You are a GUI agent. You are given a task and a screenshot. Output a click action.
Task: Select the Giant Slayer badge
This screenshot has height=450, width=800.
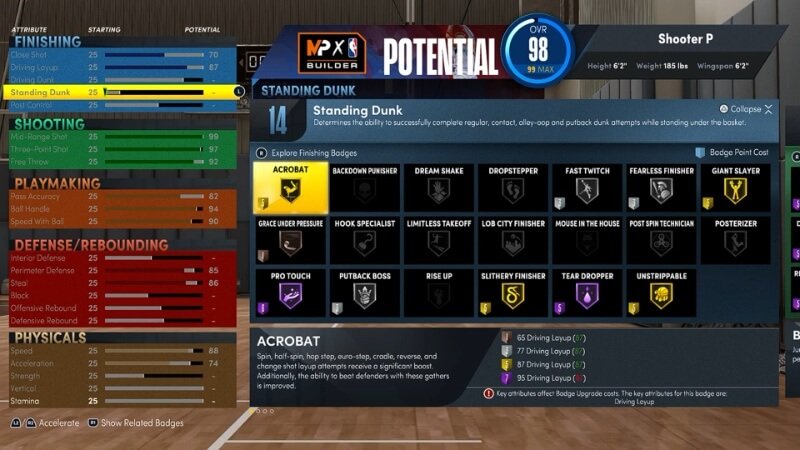pos(735,187)
